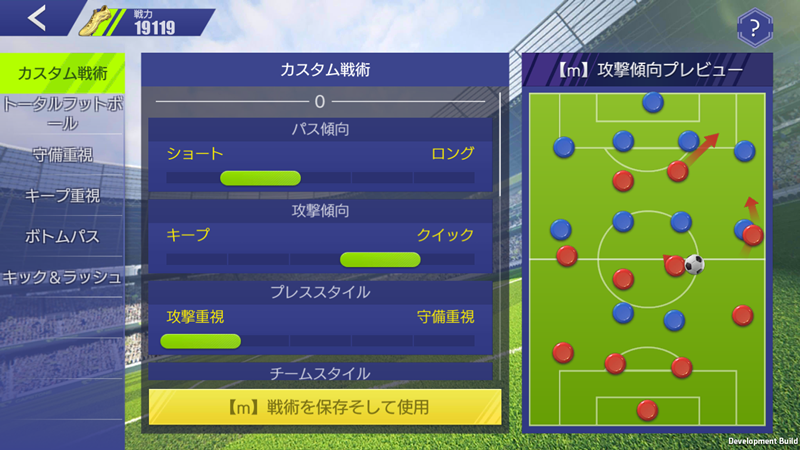The image size is (800, 450).
Task: Select the カスタム戦術 tab
Action: [62, 73]
